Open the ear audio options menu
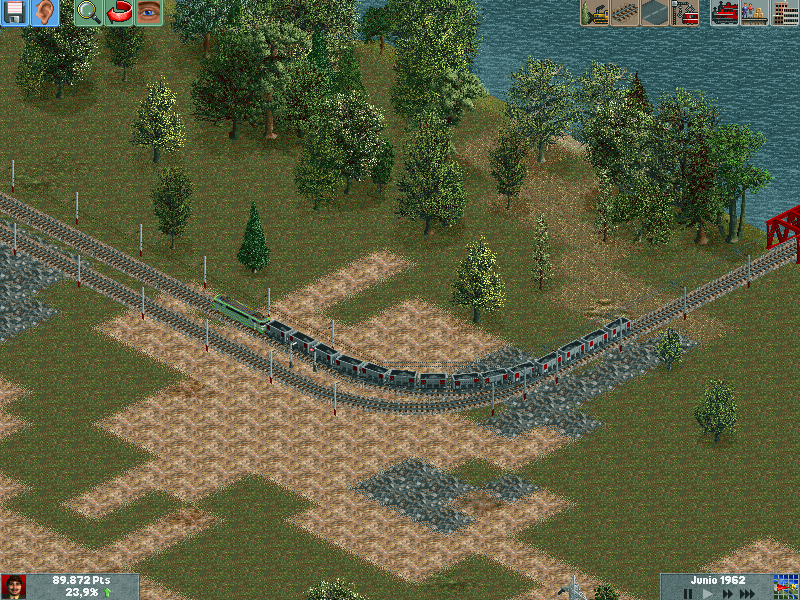Image resolution: width=800 pixels, height=600 pixels. [45, 13]
